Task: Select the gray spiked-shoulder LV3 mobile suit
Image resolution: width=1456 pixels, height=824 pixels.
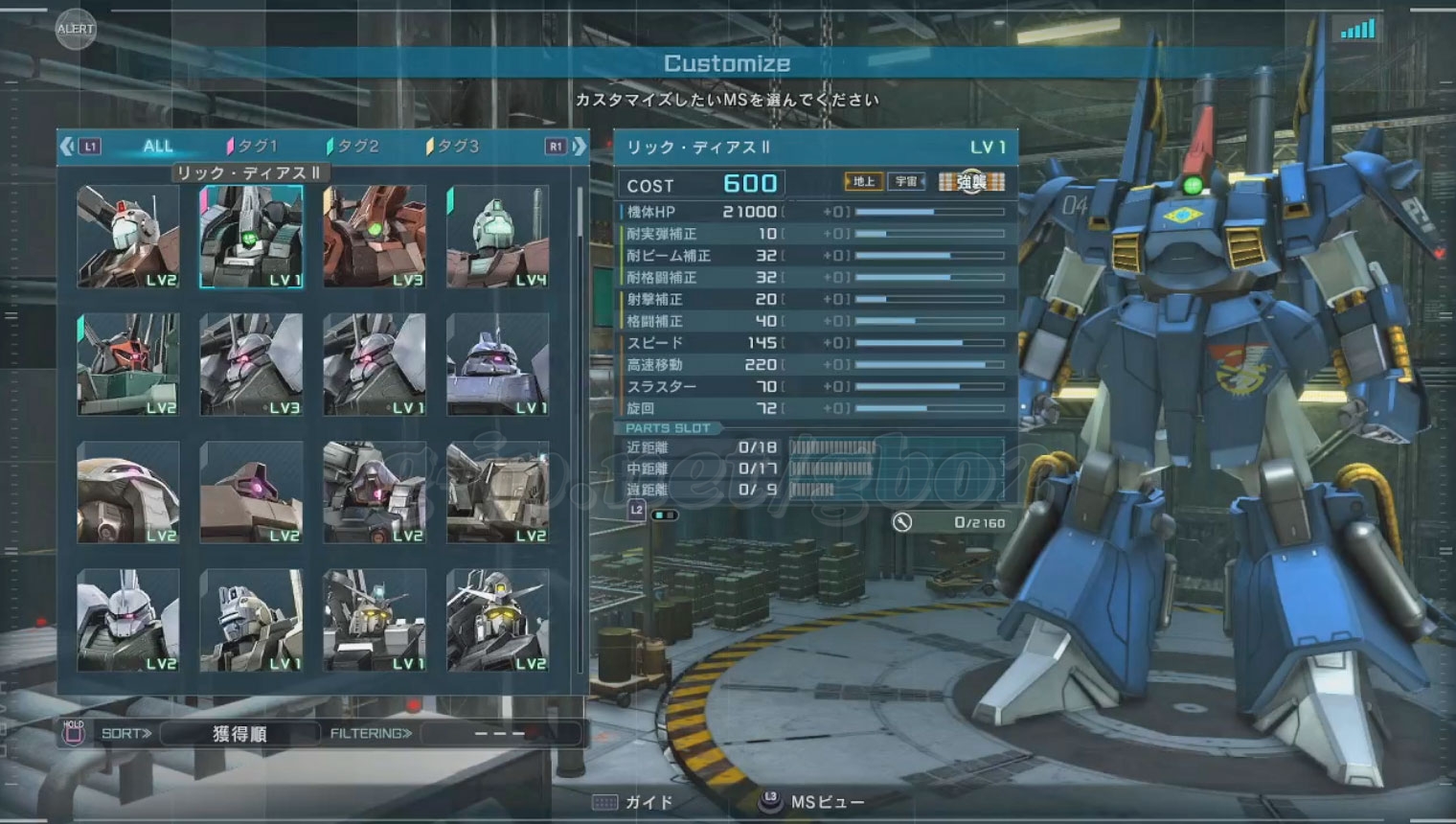Action: [251, 364]
